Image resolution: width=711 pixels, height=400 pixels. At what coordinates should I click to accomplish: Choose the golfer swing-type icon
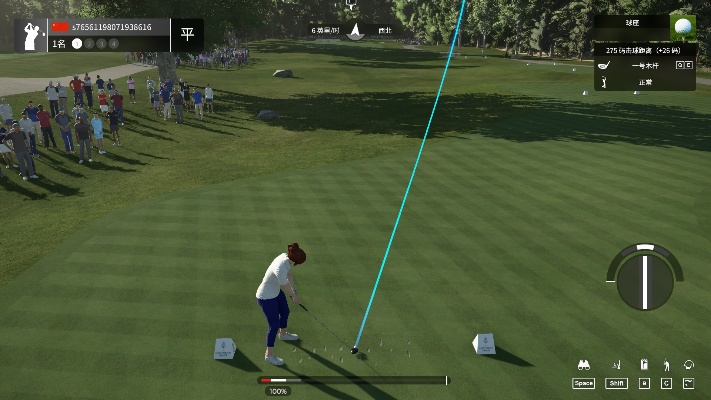[667, 366]
